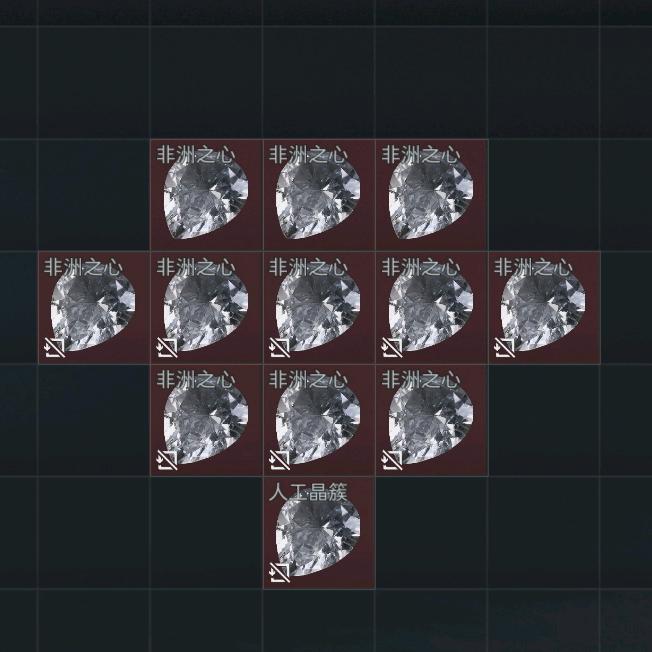Select the 人工晶簇 item slot
Screen dimensions: 652x652
tap(319, 533)
